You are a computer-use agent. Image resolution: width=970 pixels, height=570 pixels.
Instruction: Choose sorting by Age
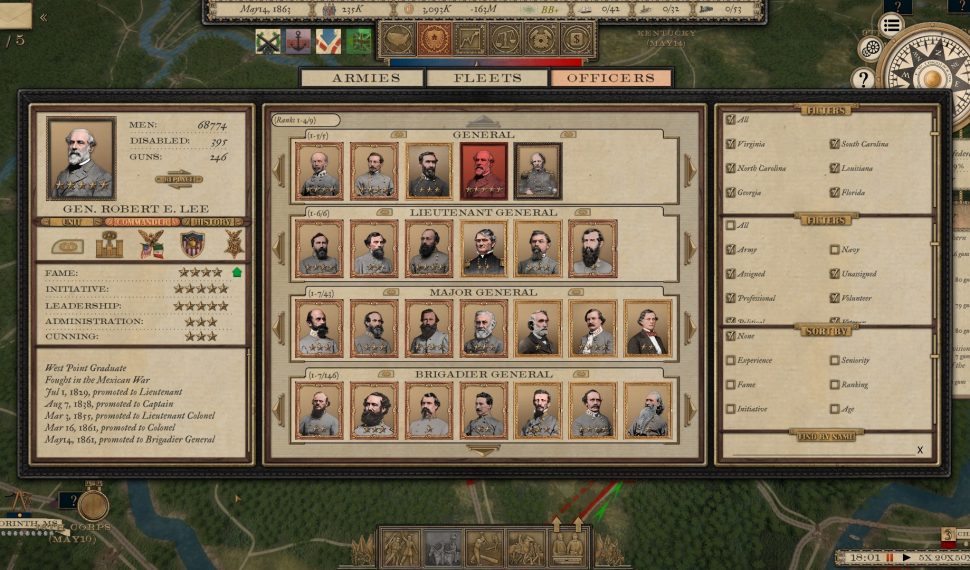[x=835, y=408]
